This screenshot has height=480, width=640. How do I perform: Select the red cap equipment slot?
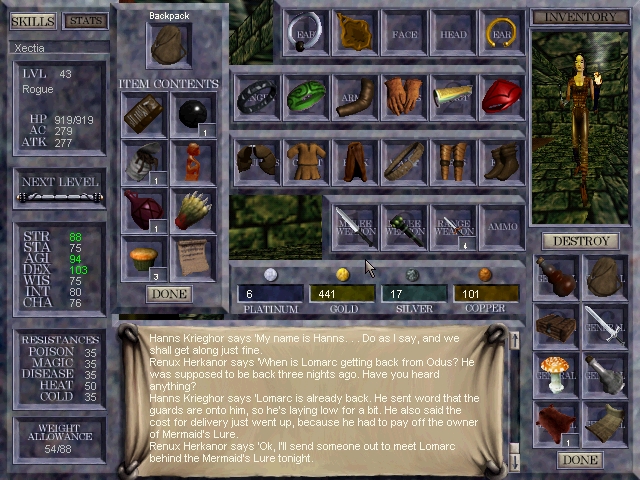(502, 97)
